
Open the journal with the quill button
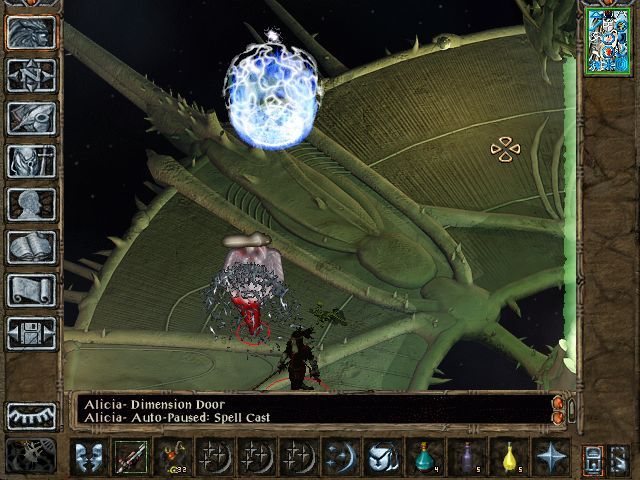point(31,118)
